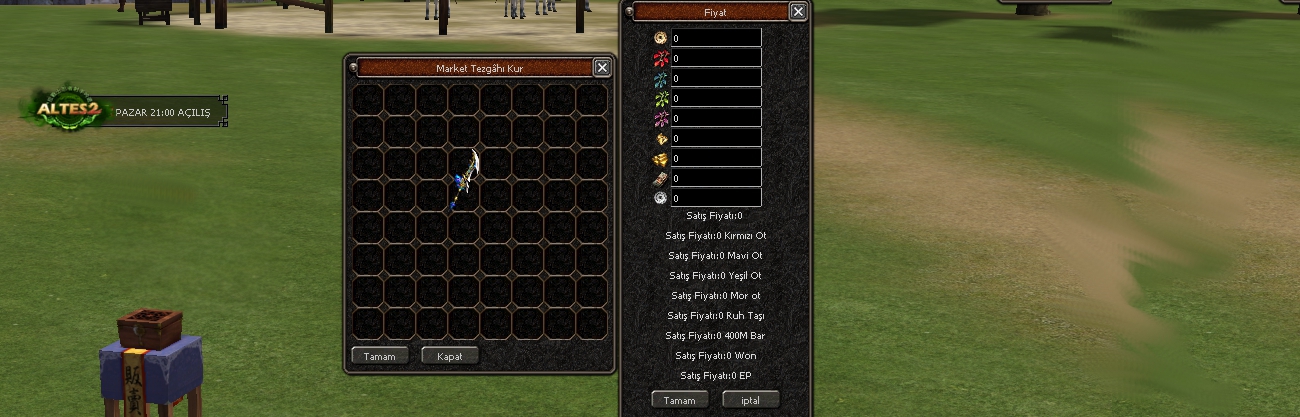Focus the gold coin price field
This screenshot has width=1300, height=417.
pyautogui.click(x=715, y=38)
